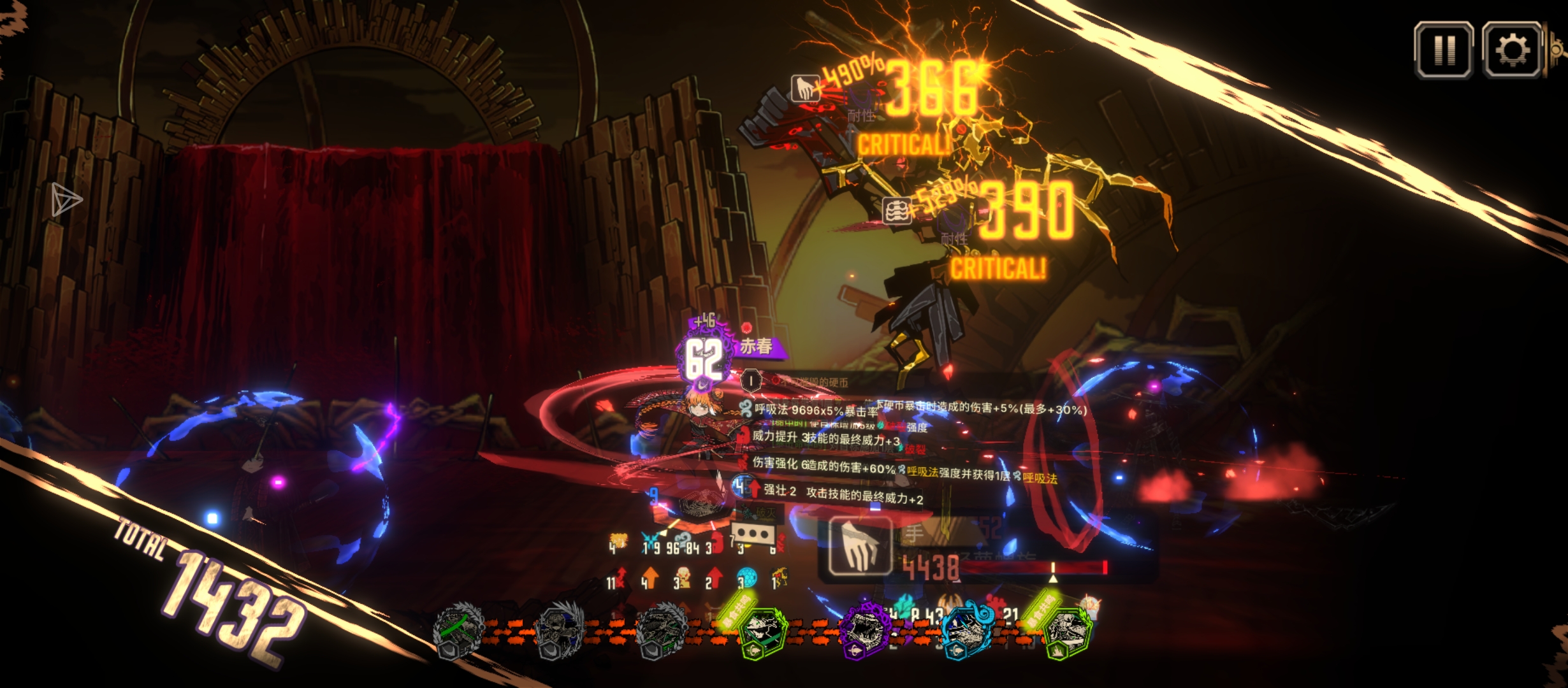The image size is (1568, 688).
Task: Pause the battle
Action: (1444, 50)
